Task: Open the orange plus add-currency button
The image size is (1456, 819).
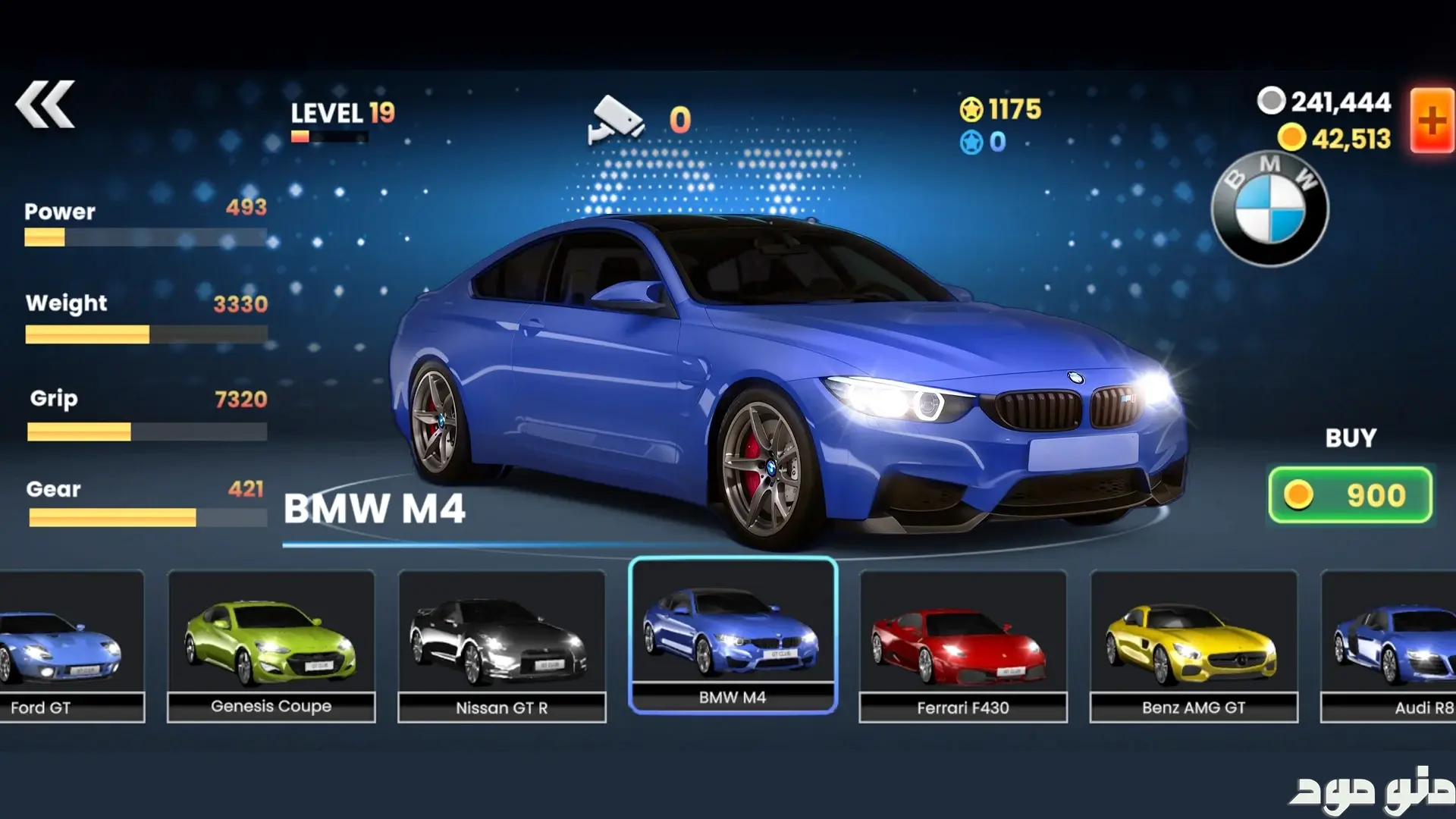Action: [x=1432, y=121]
